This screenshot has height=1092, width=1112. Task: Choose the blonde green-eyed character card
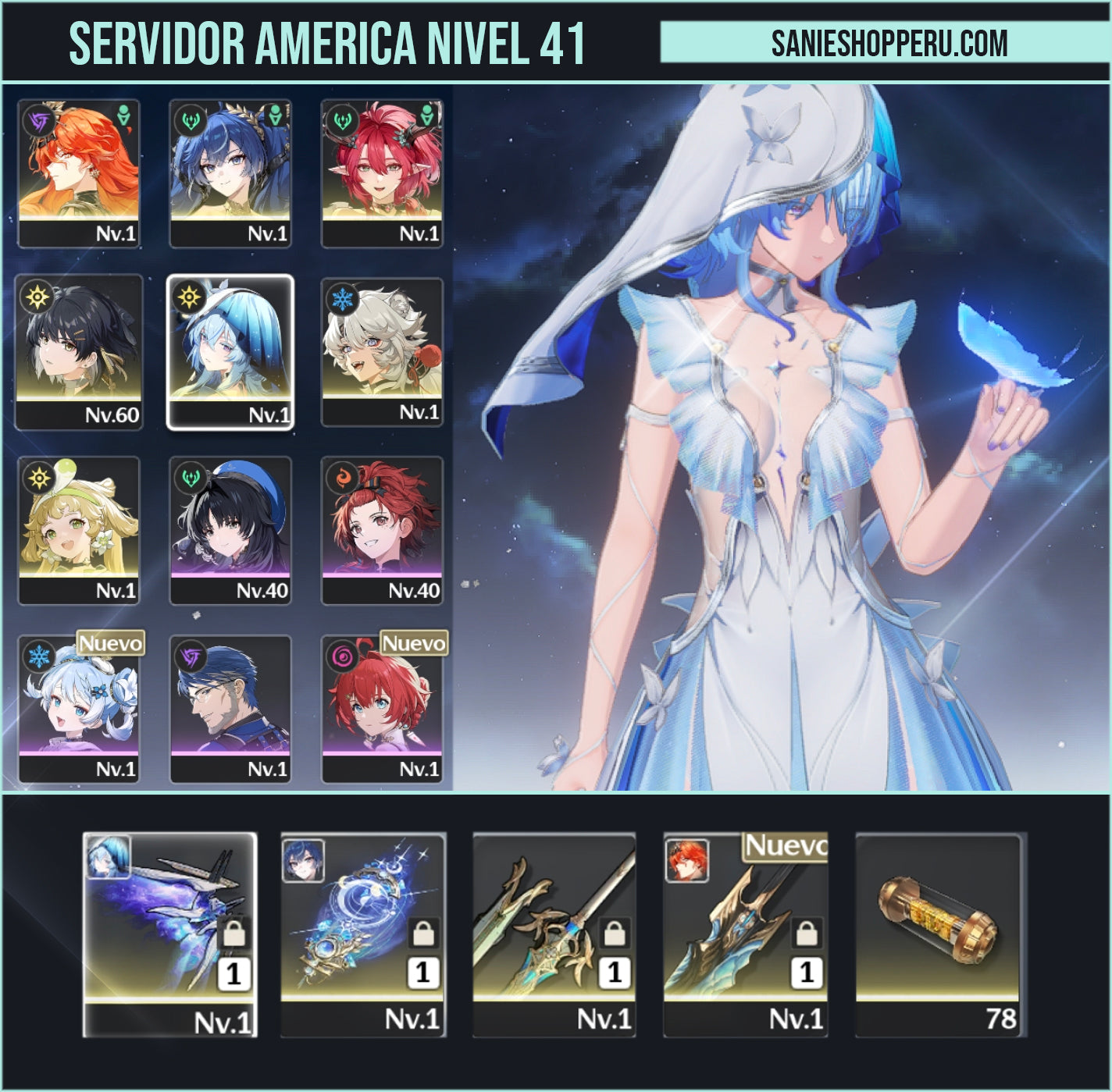(78, 530)
